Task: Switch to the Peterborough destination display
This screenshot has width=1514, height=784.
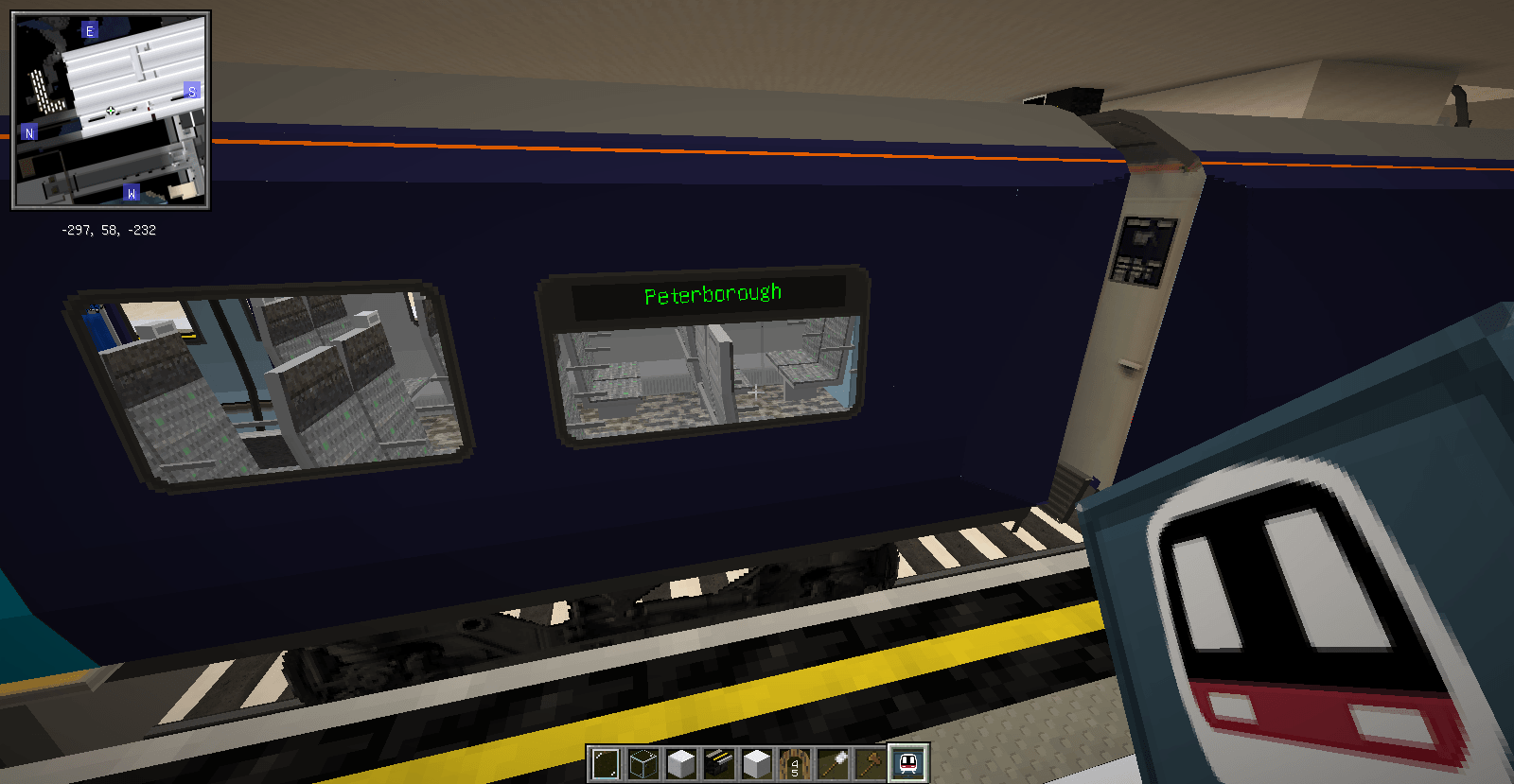Action: coord(712,292)
